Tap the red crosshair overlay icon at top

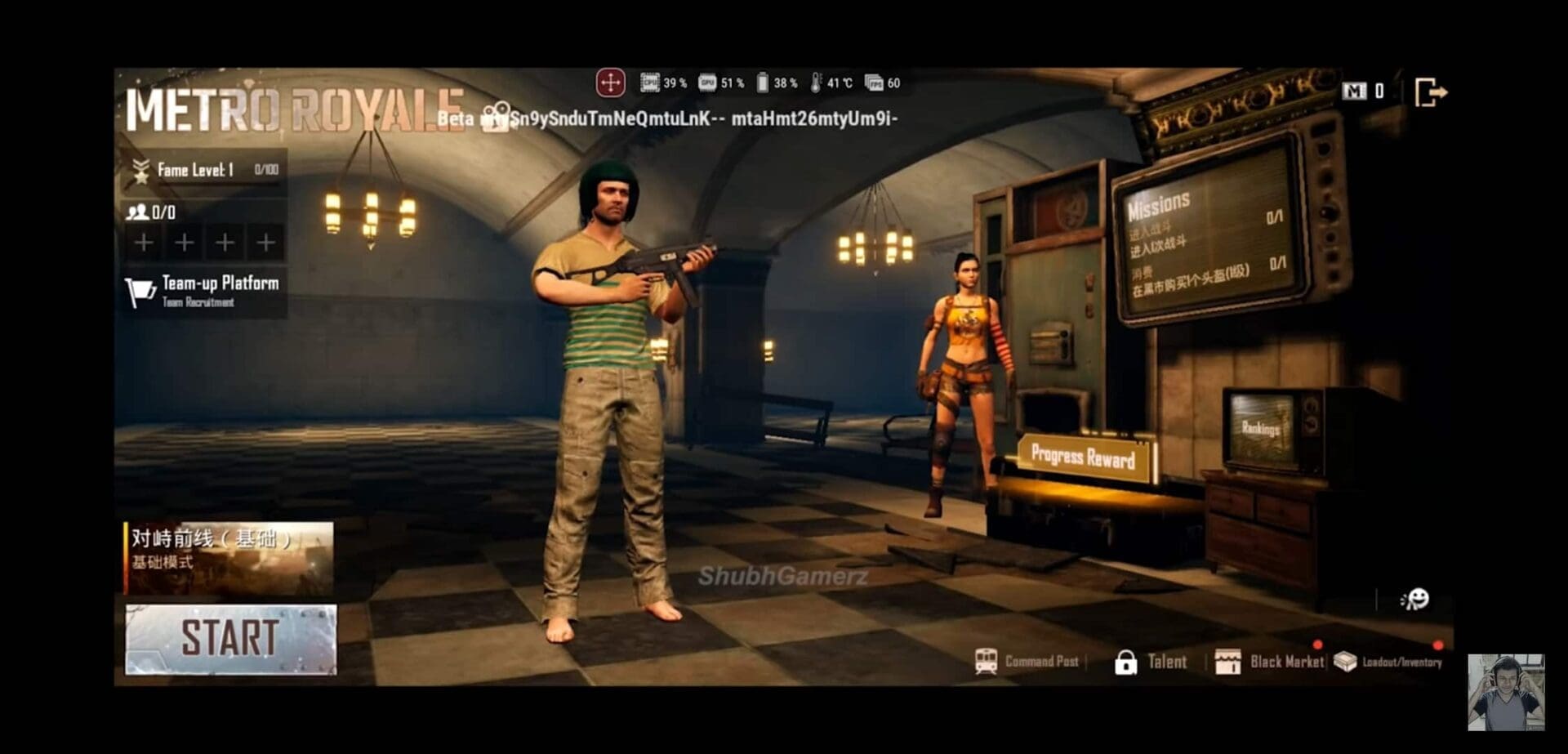click(x=609, y=81)
